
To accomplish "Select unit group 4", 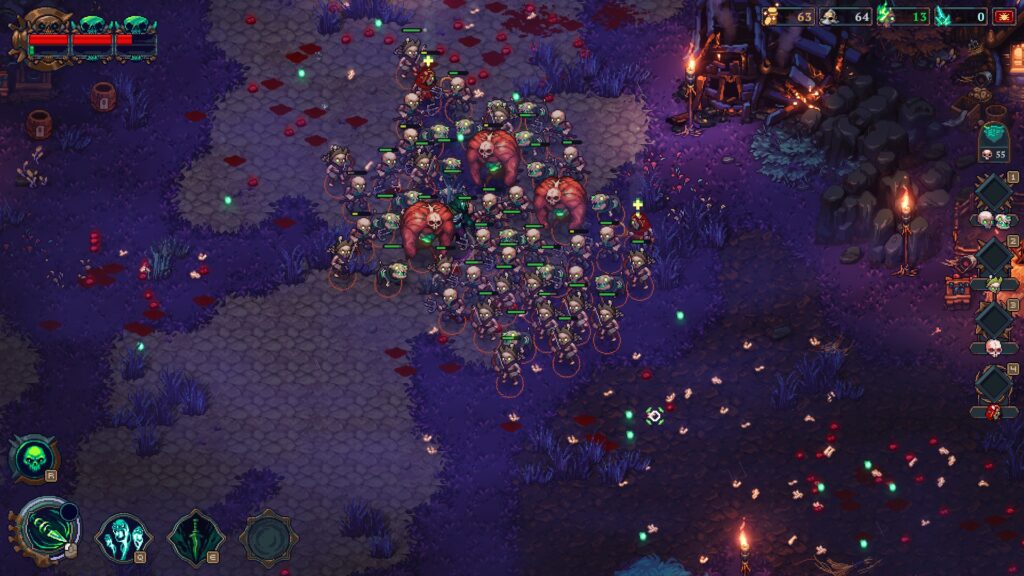I will pyautogui.click(x=994, y=385).
